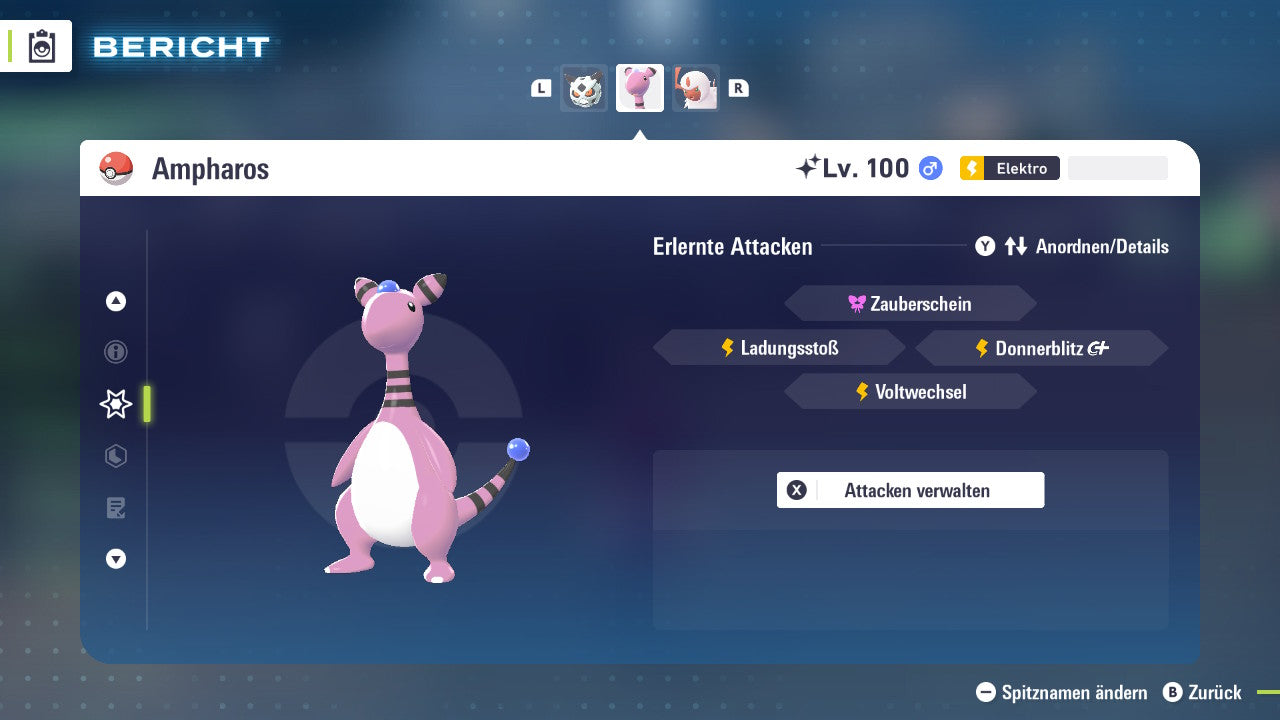Choose the Ladungsstoß attack
Viewport: 1280px width, 720px height.
(779, 348)
